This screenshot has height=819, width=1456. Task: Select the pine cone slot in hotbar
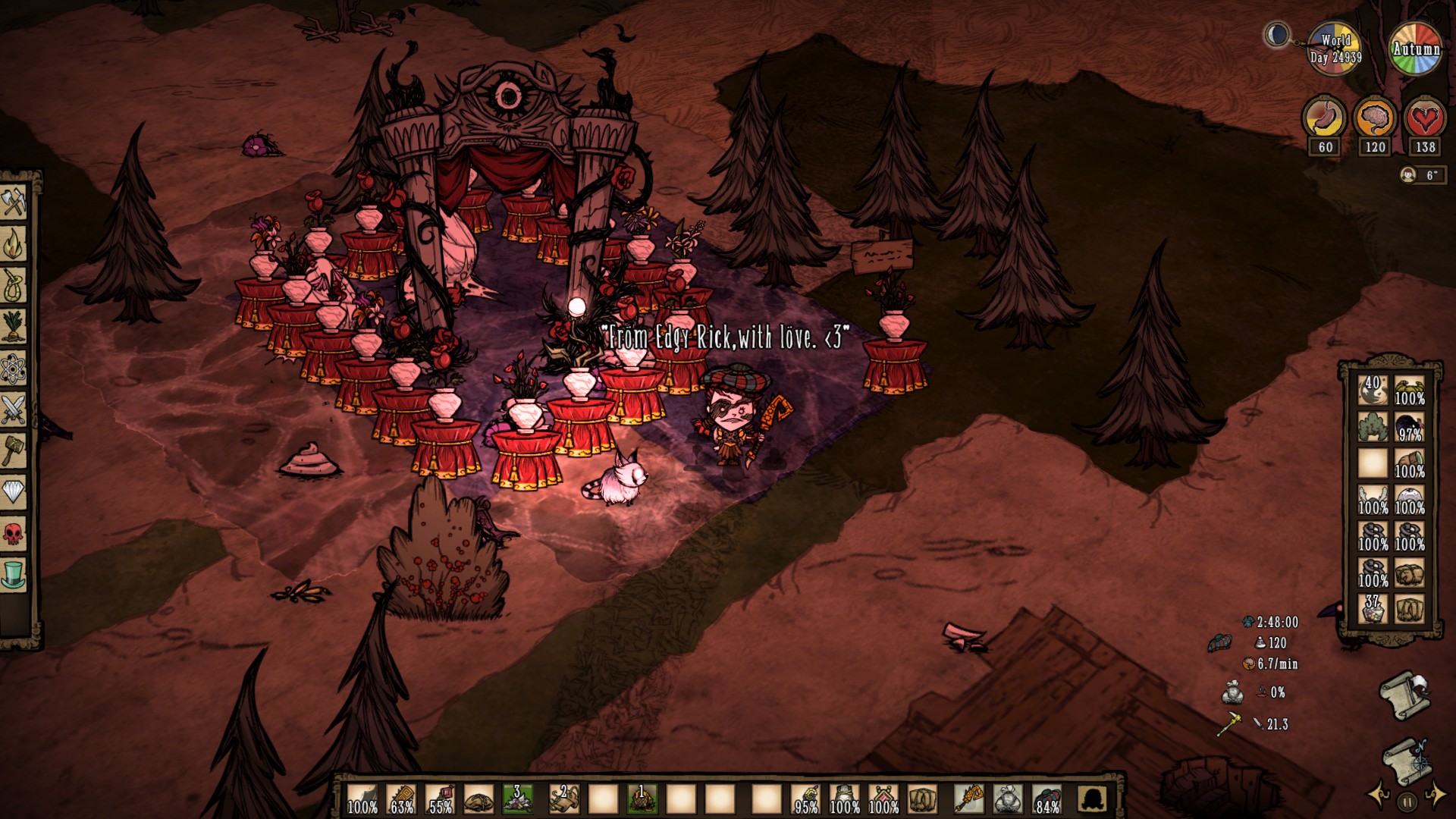642,799
